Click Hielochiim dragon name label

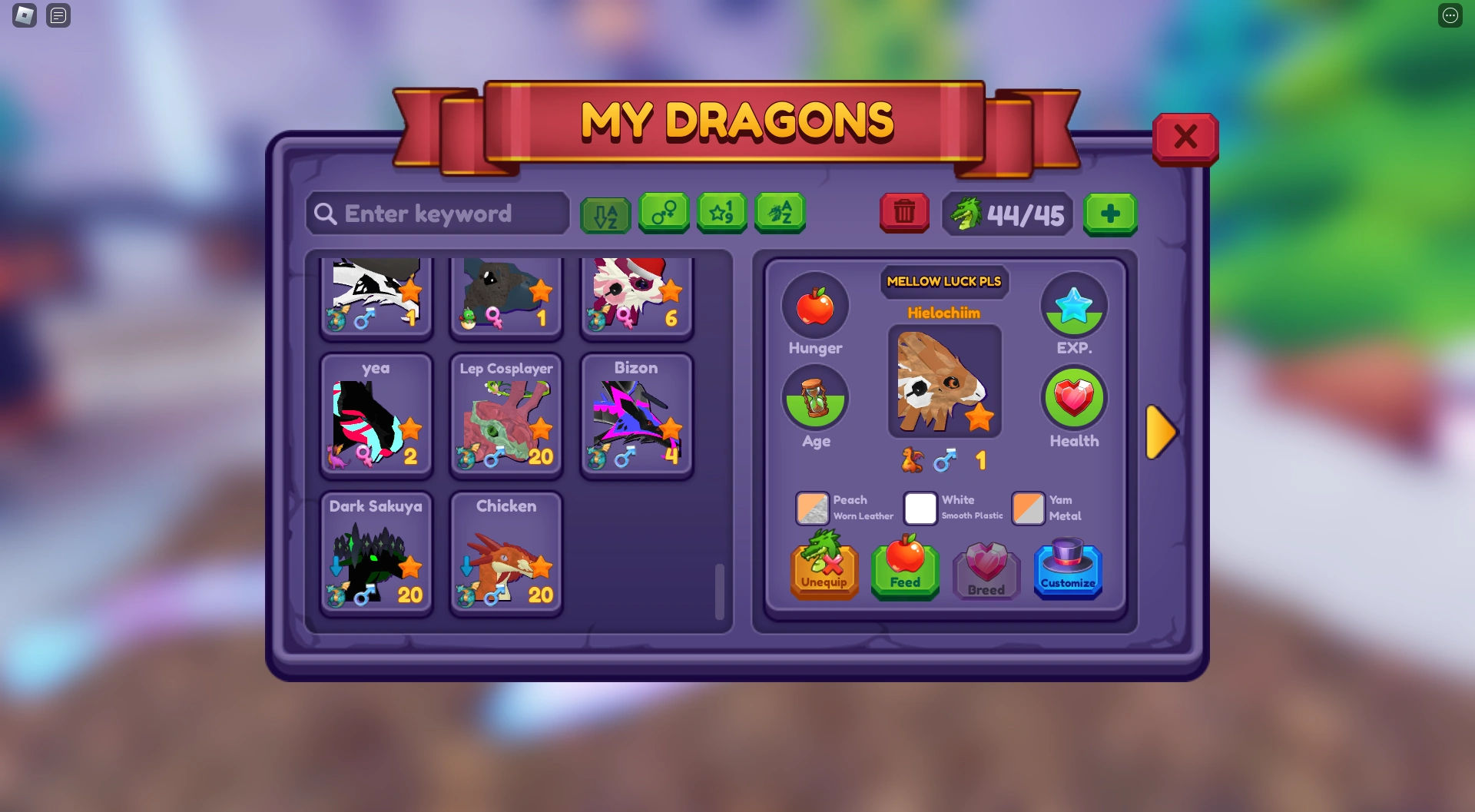click(x=944, y=313)
